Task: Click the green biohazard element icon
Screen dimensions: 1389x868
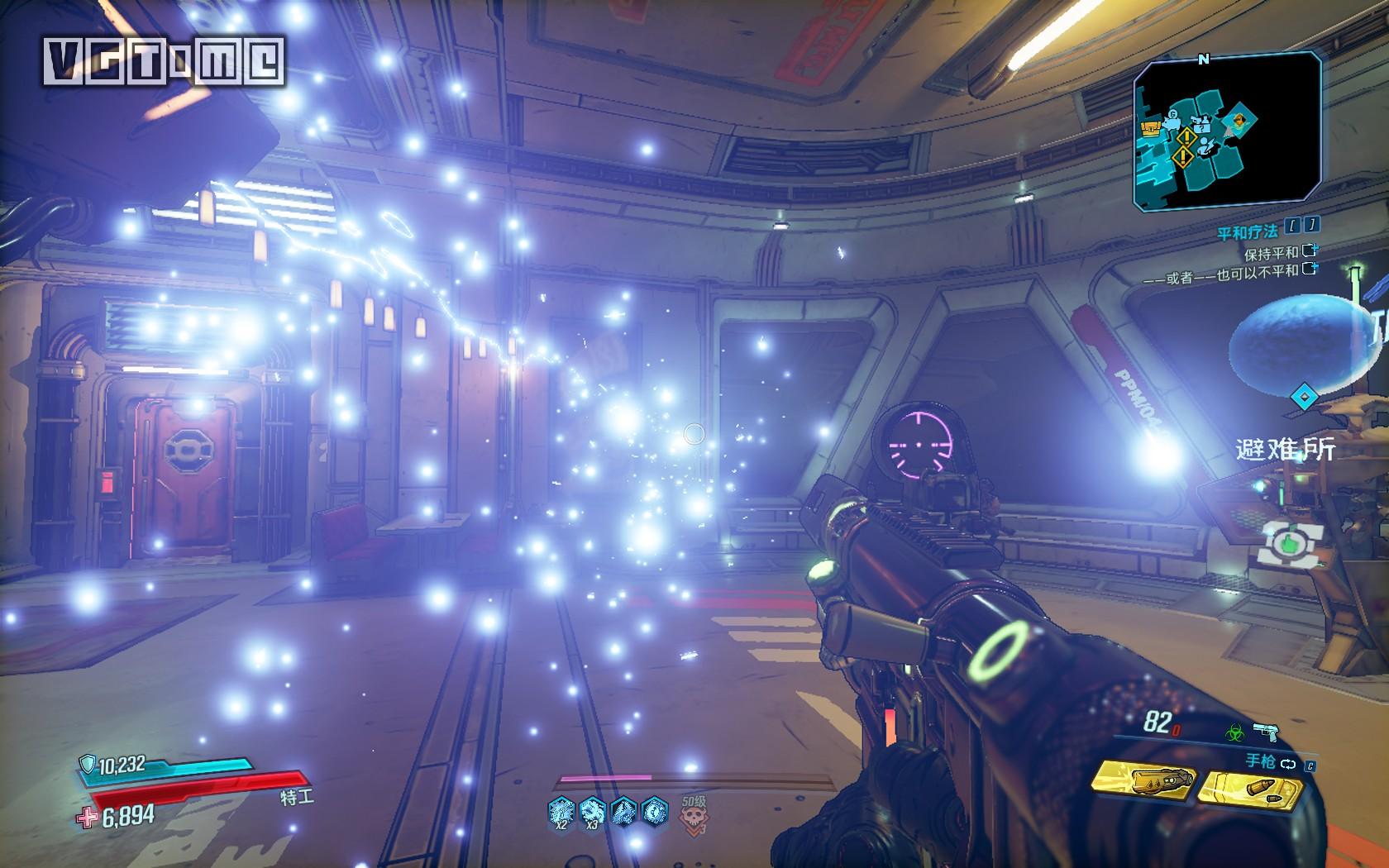Action: [1234, 732]
